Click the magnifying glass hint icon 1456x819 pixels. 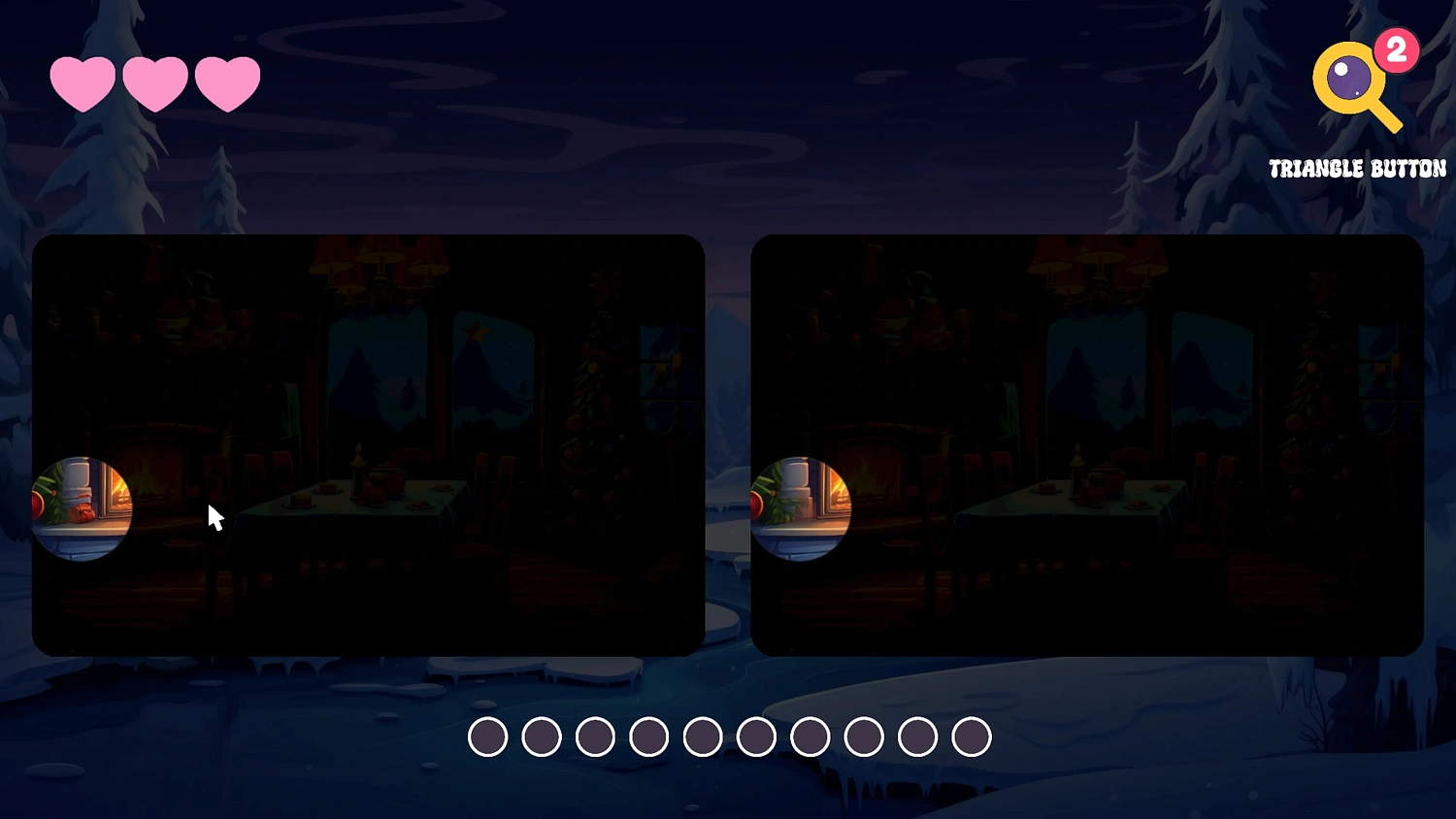point(1349,78)
